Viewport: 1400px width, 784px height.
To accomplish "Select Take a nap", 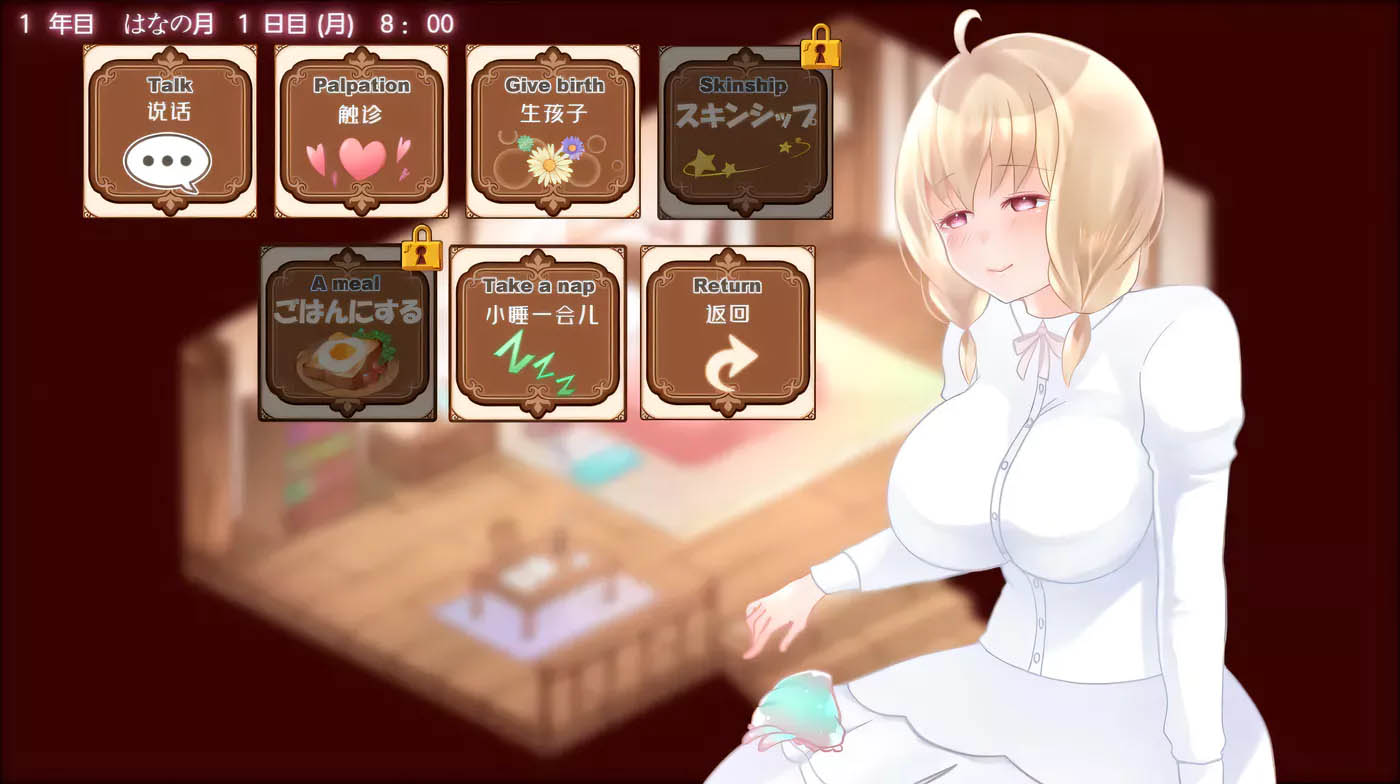I will pyautogui.click(x=538, y=330).
